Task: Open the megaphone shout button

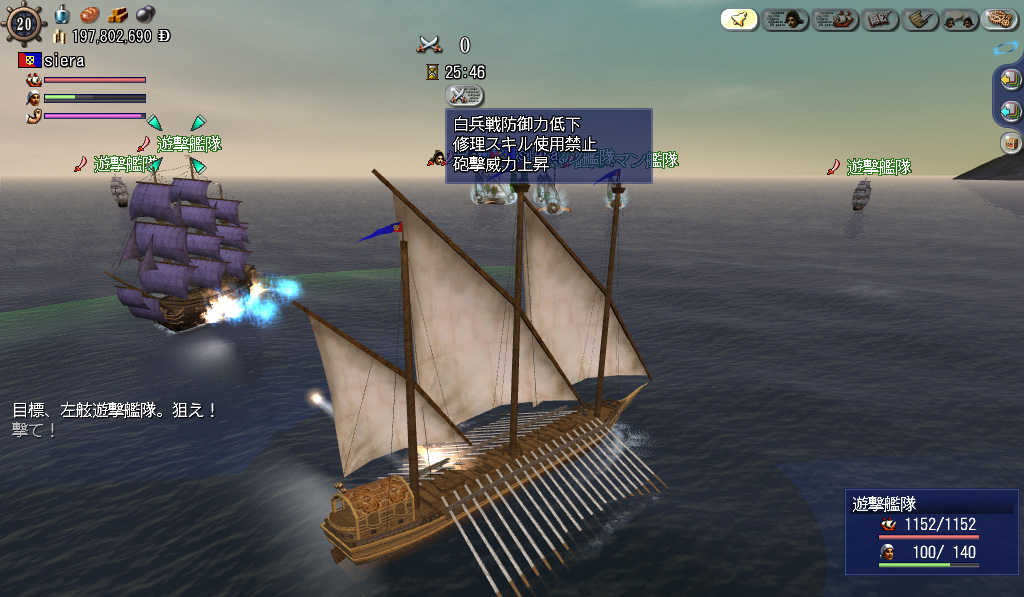Action: pos(739,19)
